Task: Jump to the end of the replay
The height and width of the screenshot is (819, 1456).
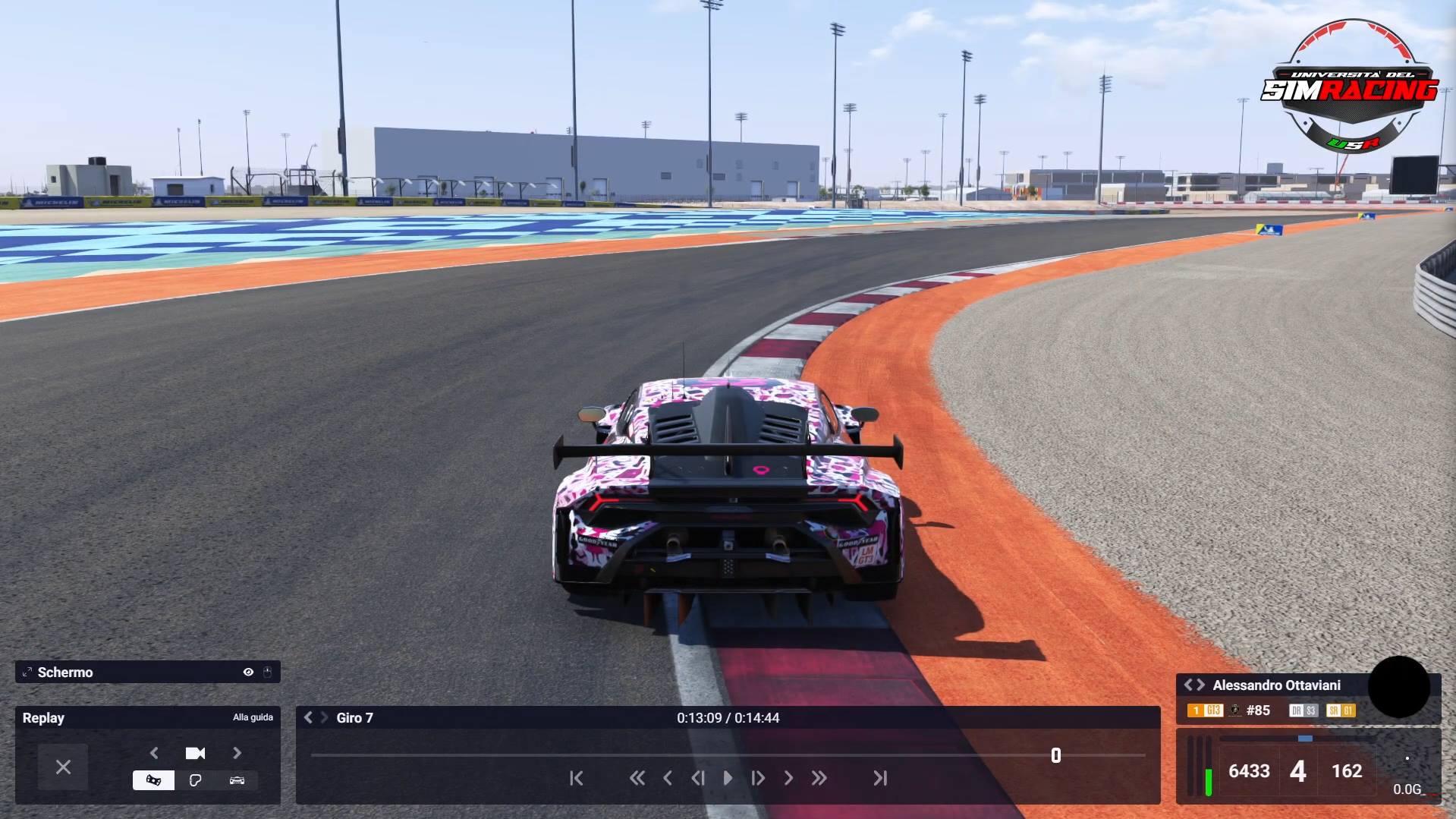Action: pyautogui.click(x=880, y=778)
